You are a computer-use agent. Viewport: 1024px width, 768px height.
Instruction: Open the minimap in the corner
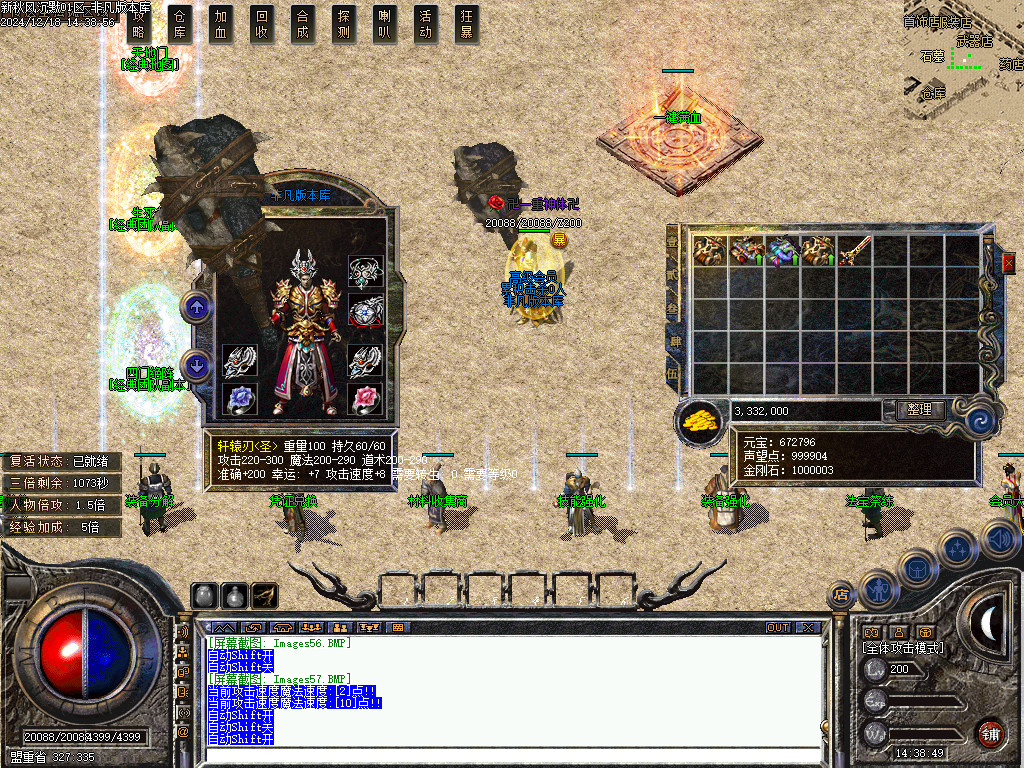(x=962, y=58)
